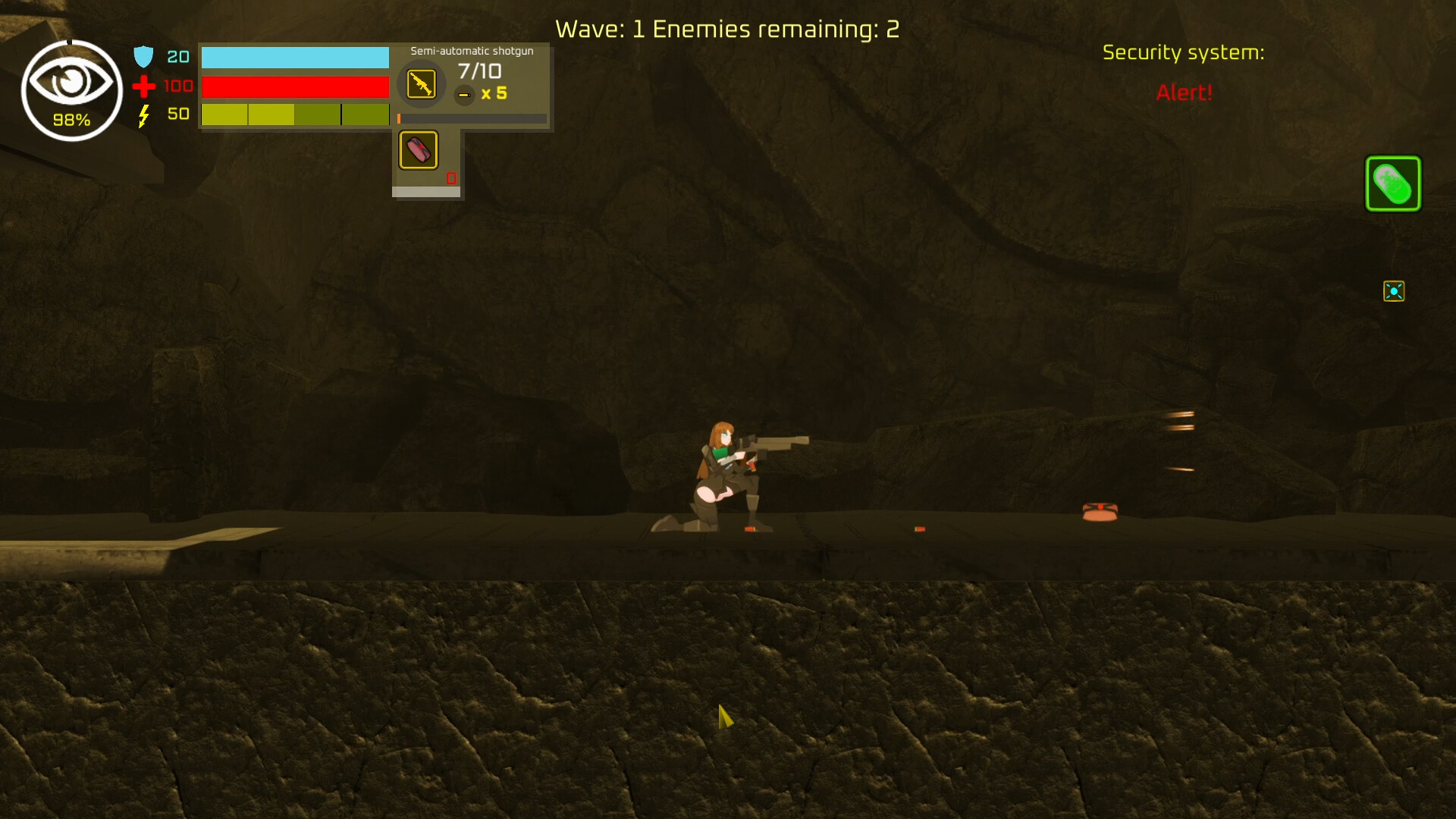1456x819 pixels.
Task: Click the red health bar
Action: pyautogui.click(x=296, y=87)
